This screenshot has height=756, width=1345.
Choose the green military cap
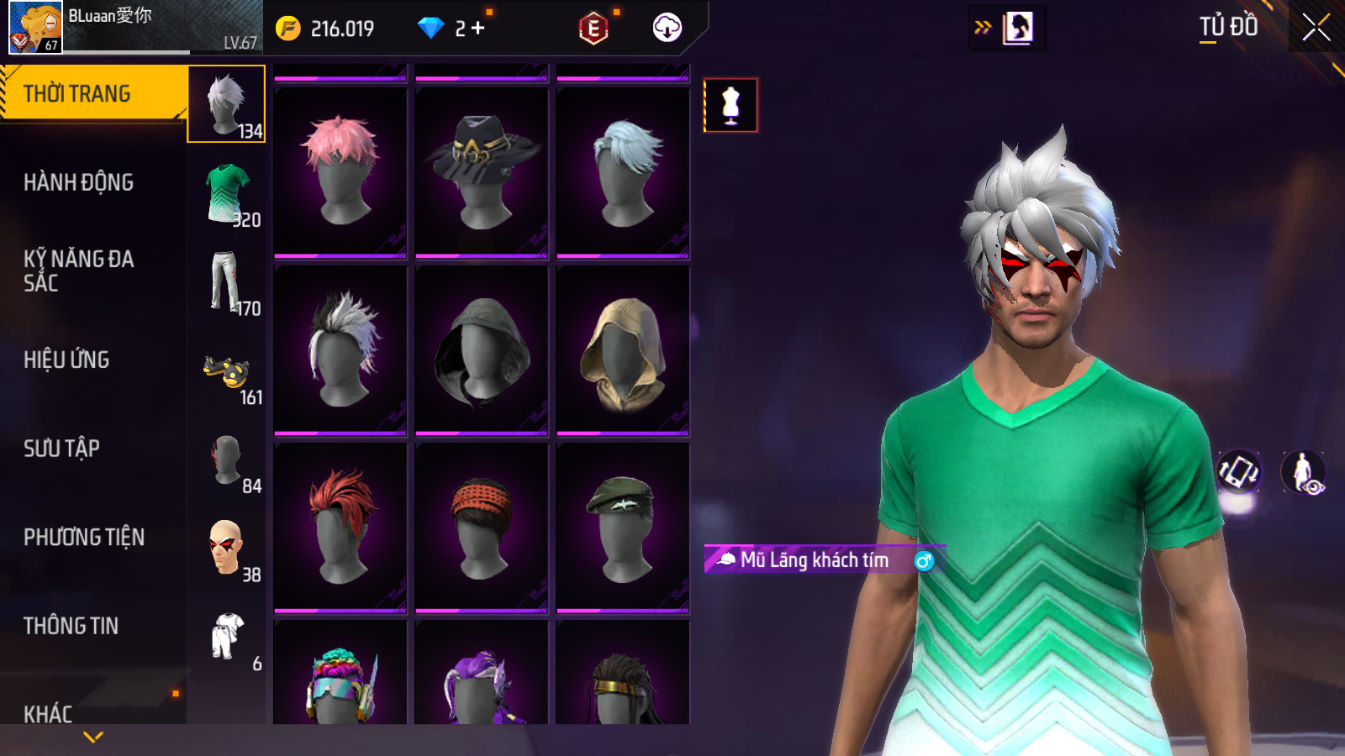pos(623,527)
